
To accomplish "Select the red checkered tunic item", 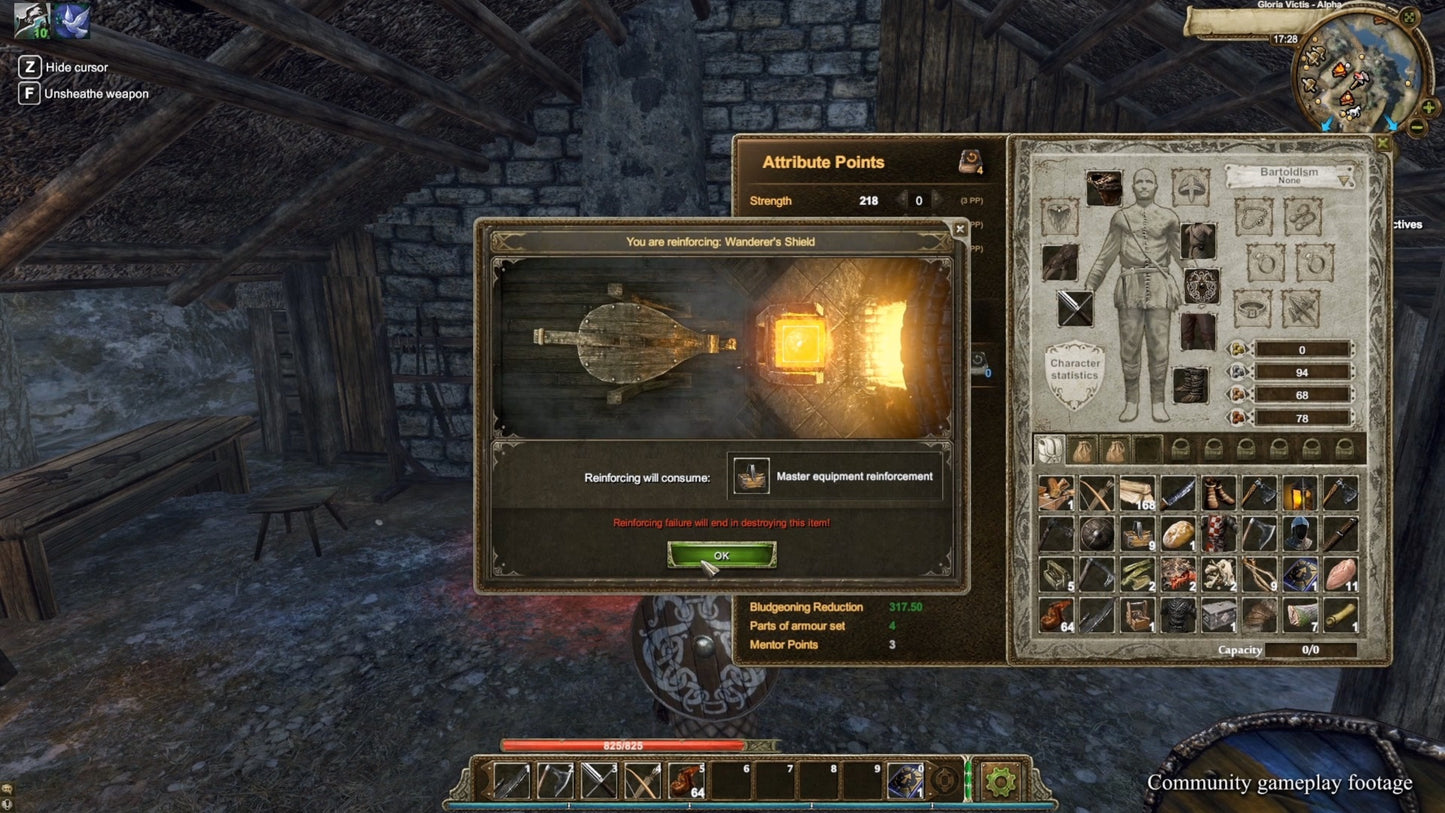I will [x=1218, y=534].
